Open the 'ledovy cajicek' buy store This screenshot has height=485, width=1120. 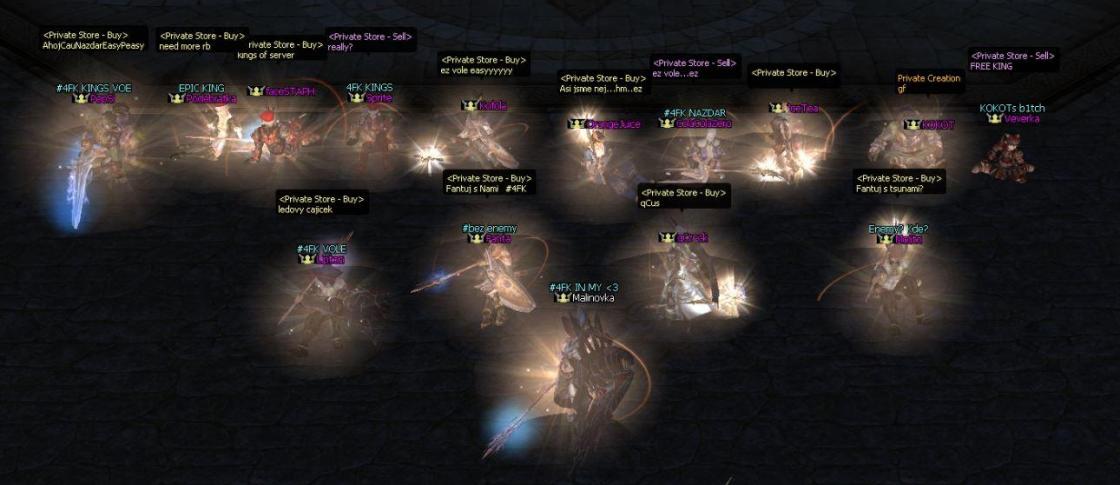[322, 203]
